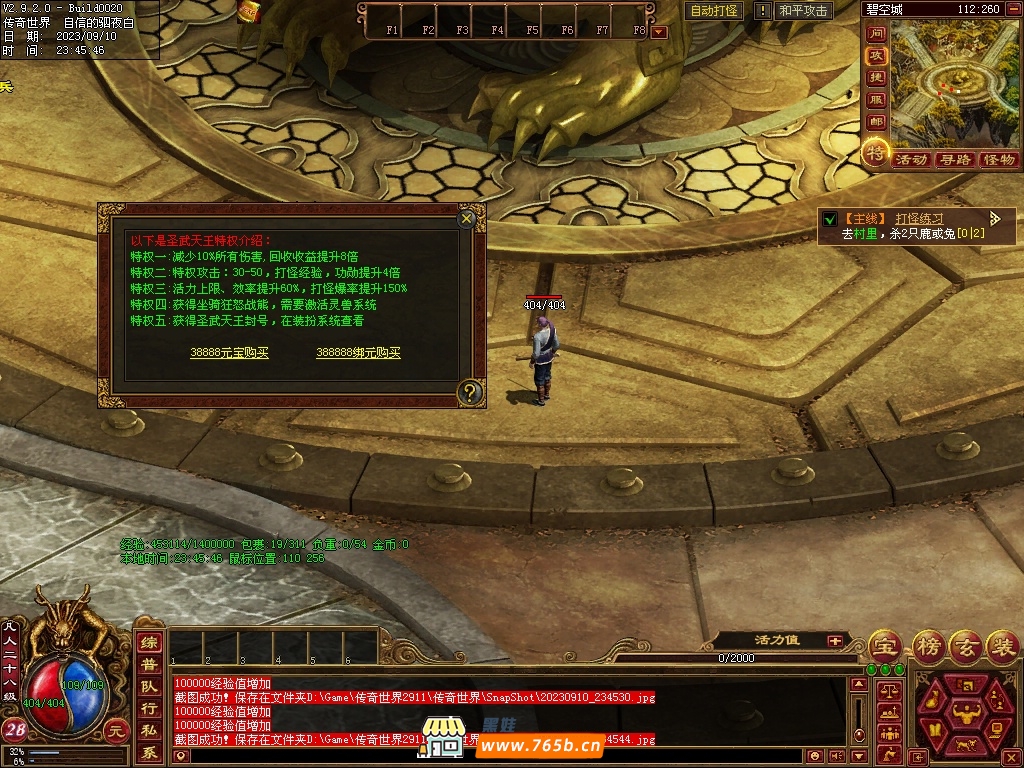Open the question mark help in dialog
Screen dimensions: 1024x768
[469, 392]
